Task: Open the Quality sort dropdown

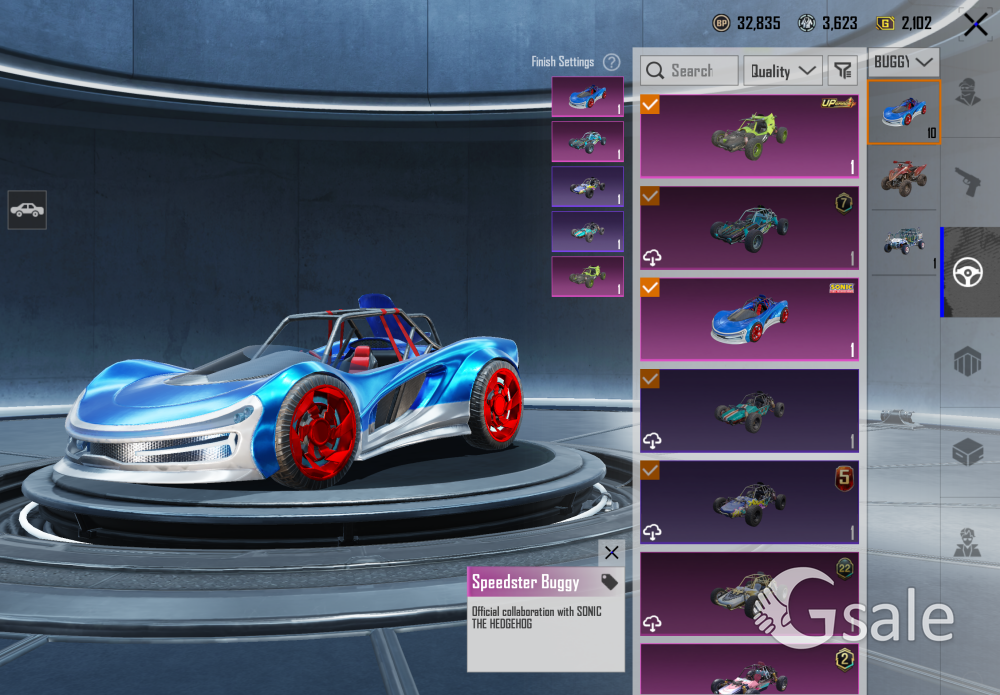Action: coord(783,70)
